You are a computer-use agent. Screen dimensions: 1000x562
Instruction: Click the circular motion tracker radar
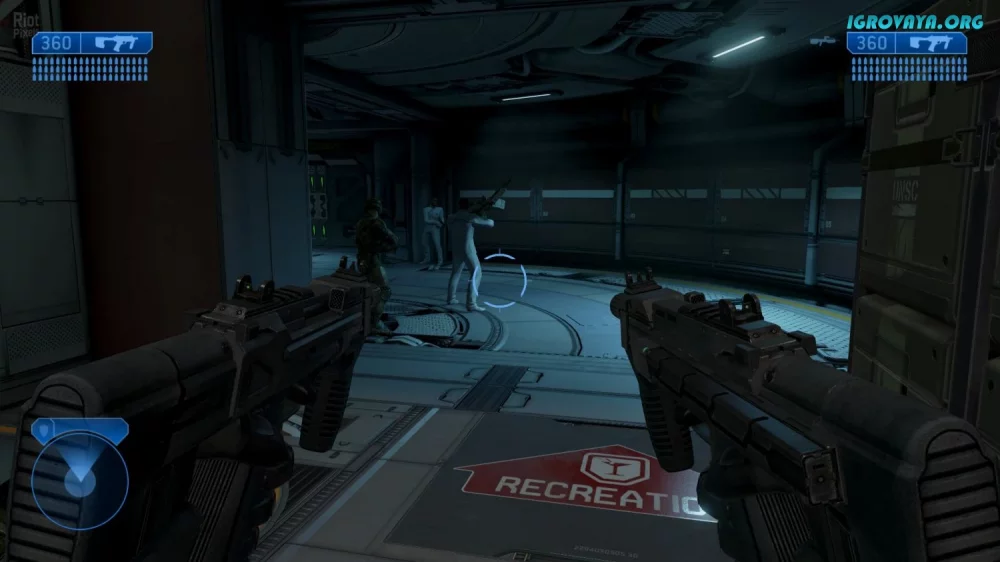point(79,480)
